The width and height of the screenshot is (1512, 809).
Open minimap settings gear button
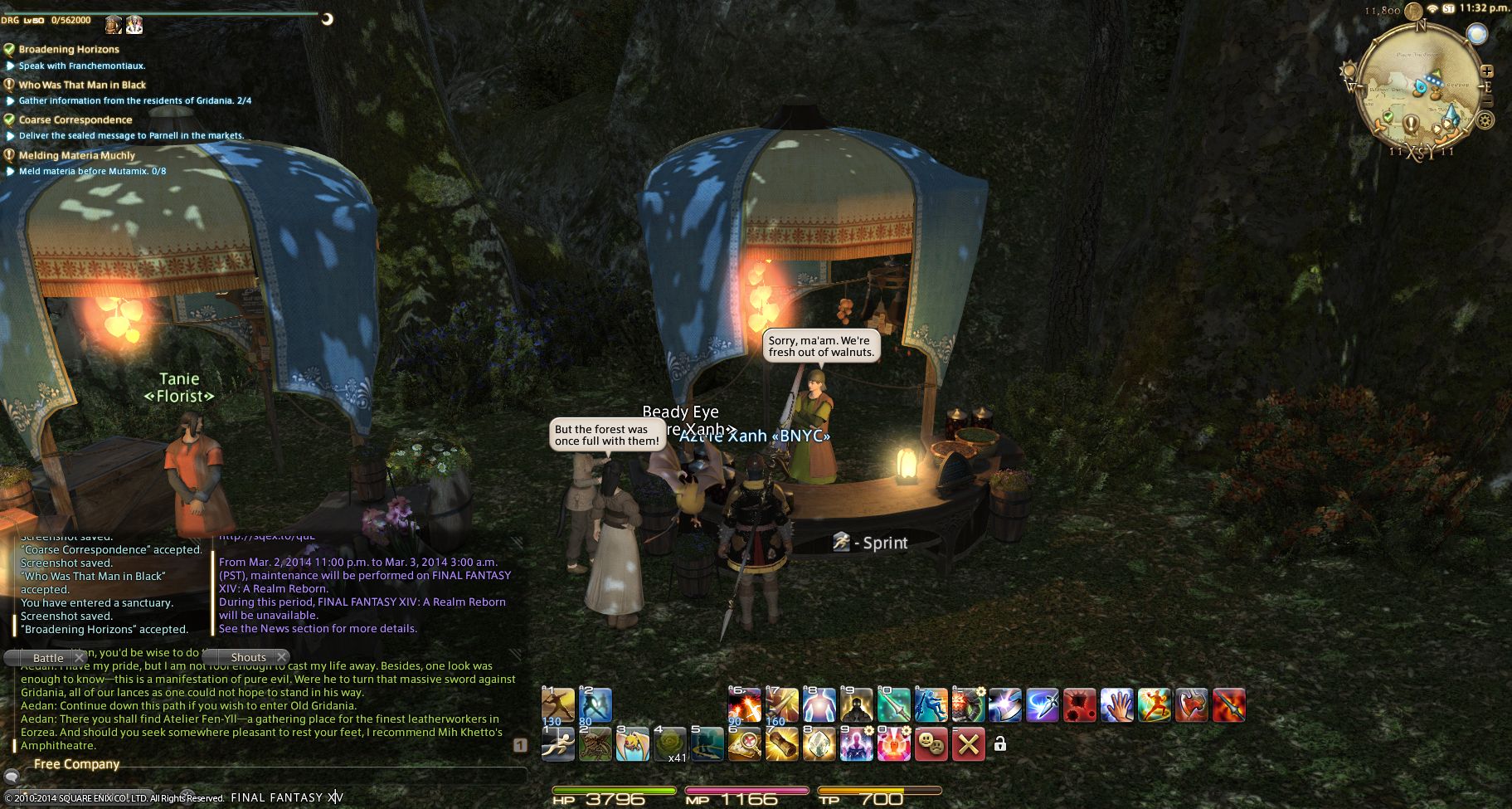[x=1485, y=120]
